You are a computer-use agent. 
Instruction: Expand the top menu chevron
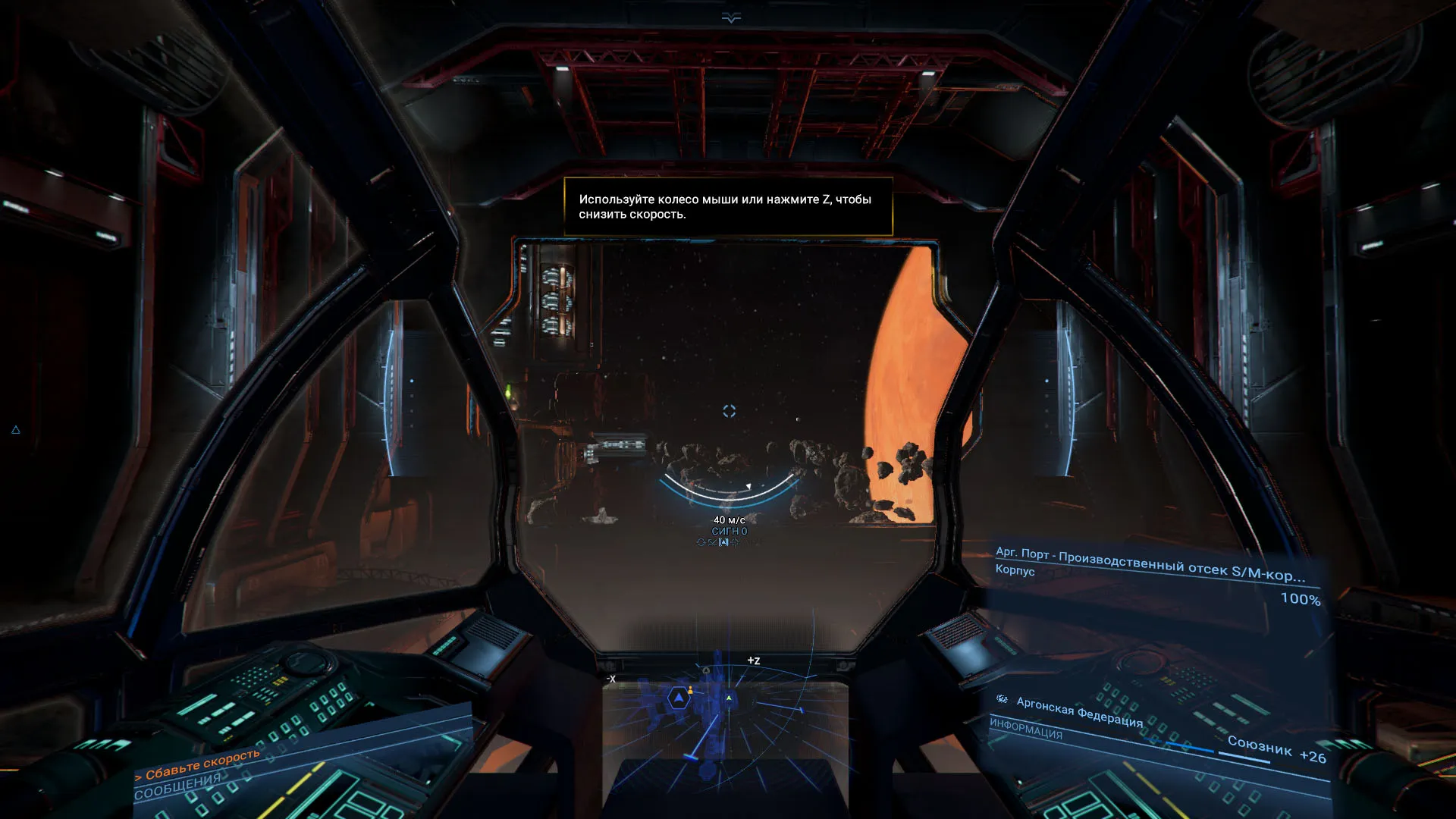pos(731,18)
